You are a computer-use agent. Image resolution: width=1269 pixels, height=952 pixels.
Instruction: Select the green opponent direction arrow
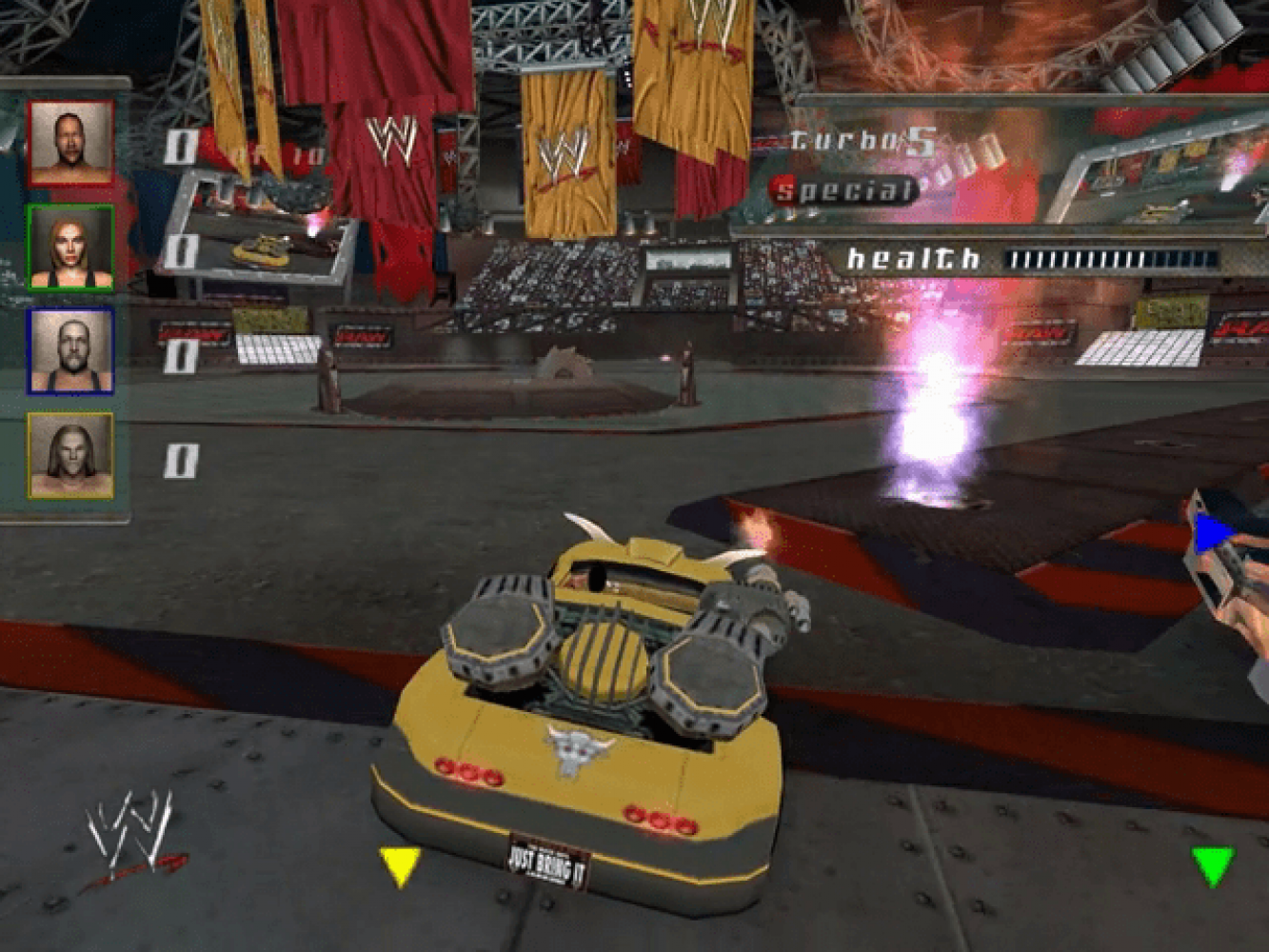[x=1213, y=865]
